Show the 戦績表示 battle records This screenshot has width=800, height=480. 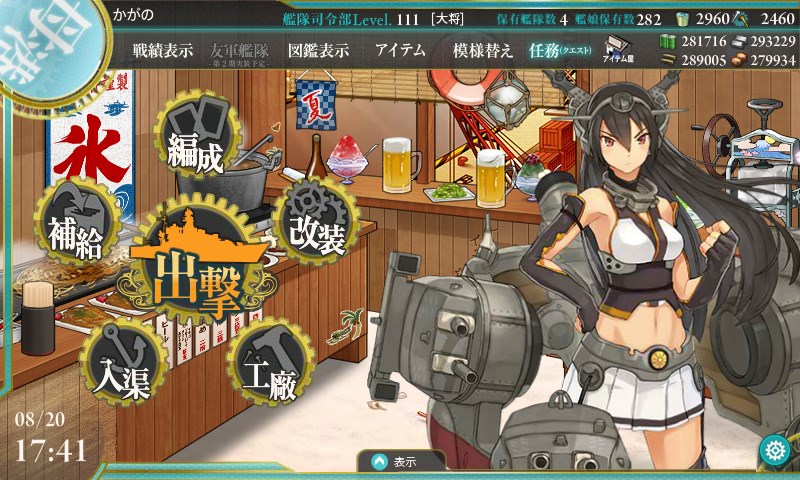coord(163,50)
